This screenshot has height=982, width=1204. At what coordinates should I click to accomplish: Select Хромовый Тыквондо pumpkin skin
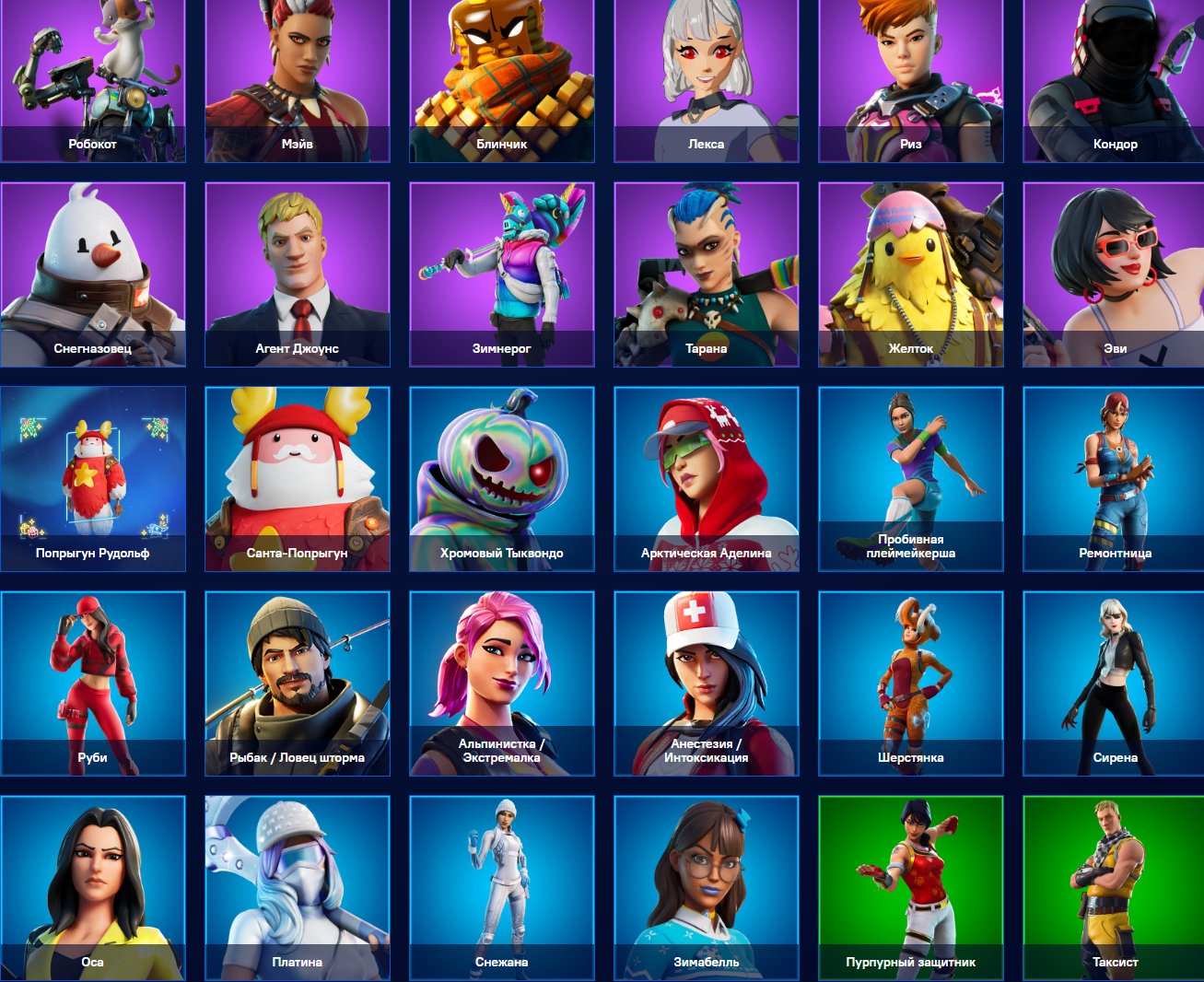point(502,478)
